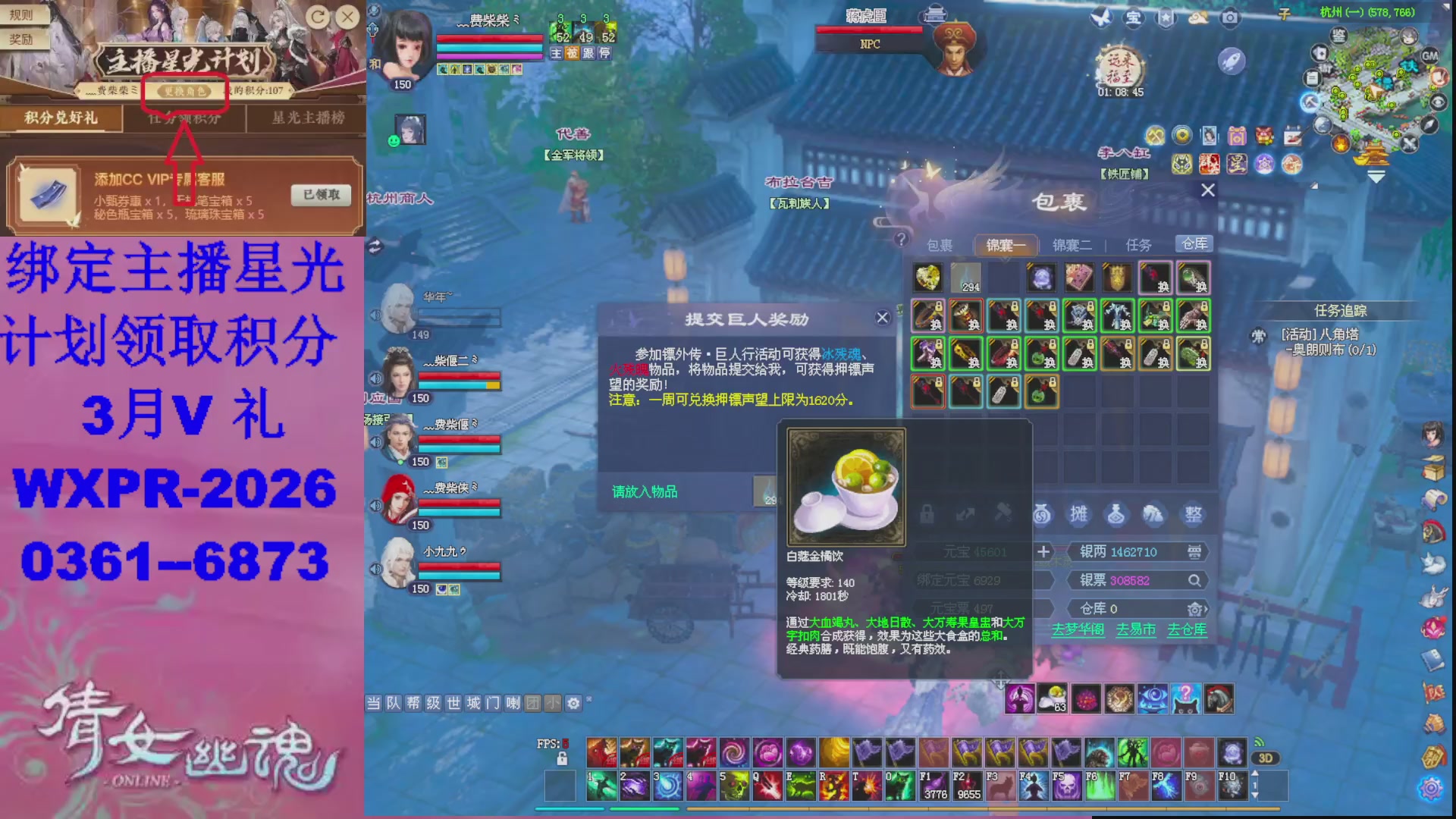Select the 摊 (stall) icon in the bag toolbar

click(x=1078, y=513)
